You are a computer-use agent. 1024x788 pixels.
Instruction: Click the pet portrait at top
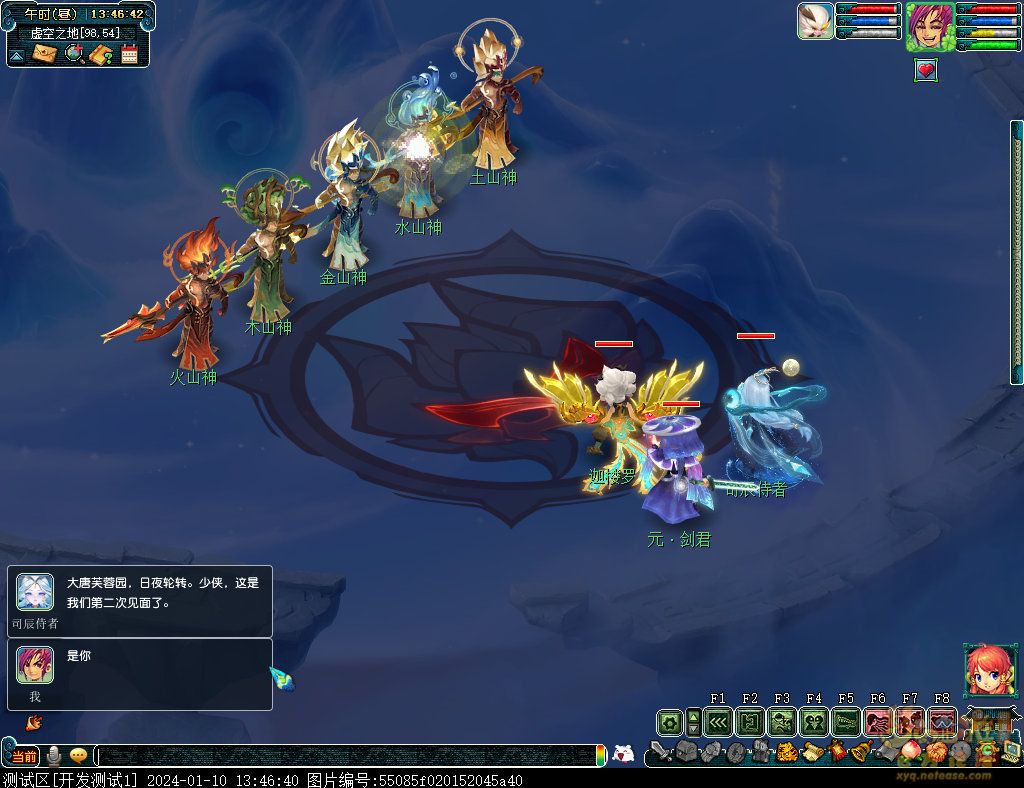(815, 21)
